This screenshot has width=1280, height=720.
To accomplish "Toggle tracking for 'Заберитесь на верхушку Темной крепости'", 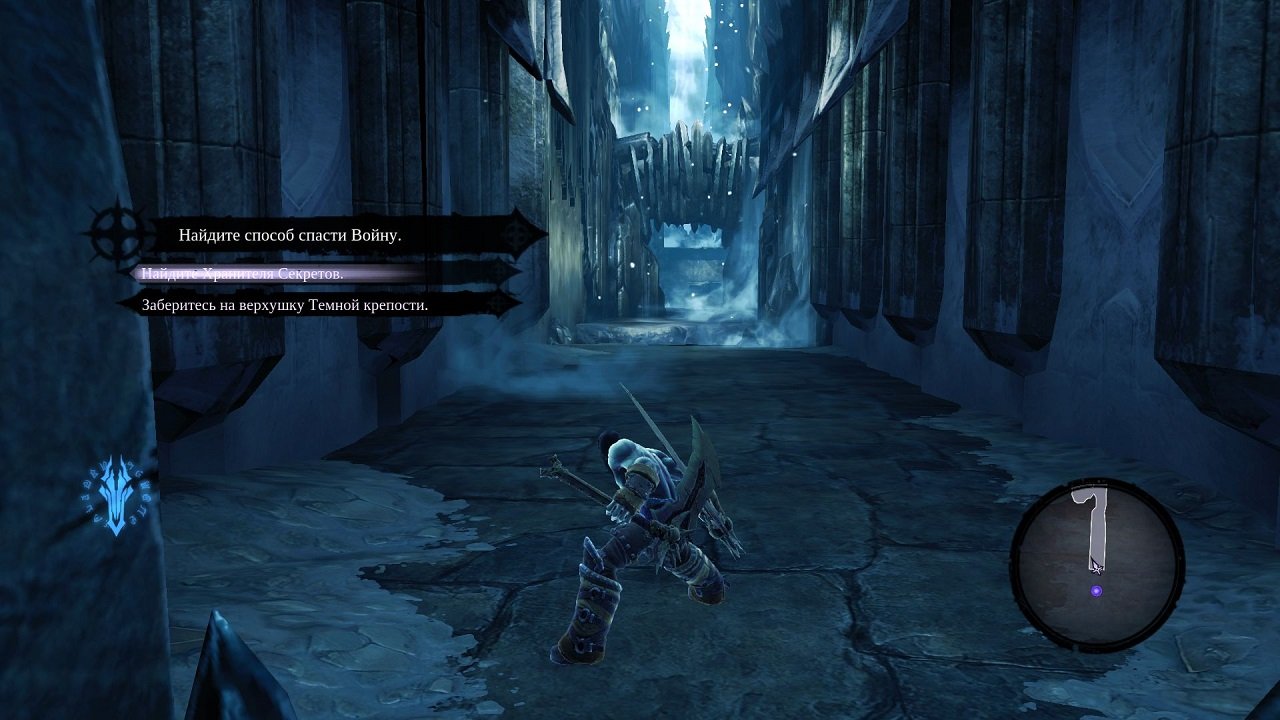I will (x=285, y=303).
